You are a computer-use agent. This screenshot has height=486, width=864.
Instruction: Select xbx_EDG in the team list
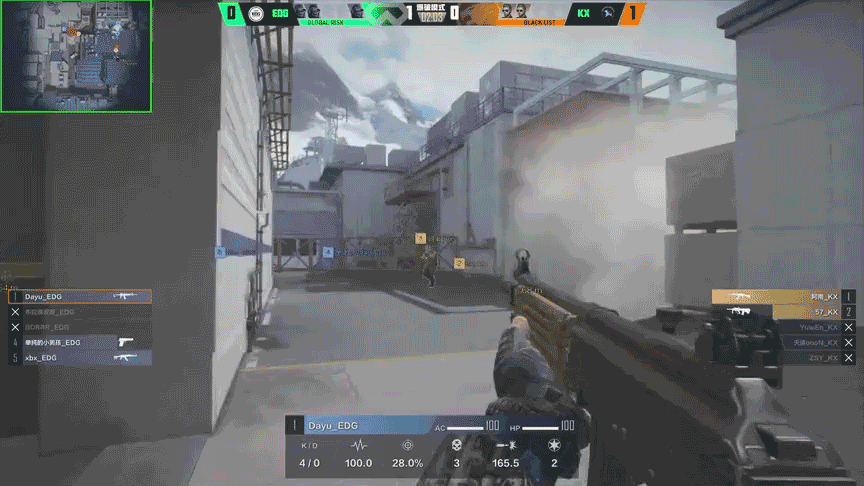(x=80, y=357)
